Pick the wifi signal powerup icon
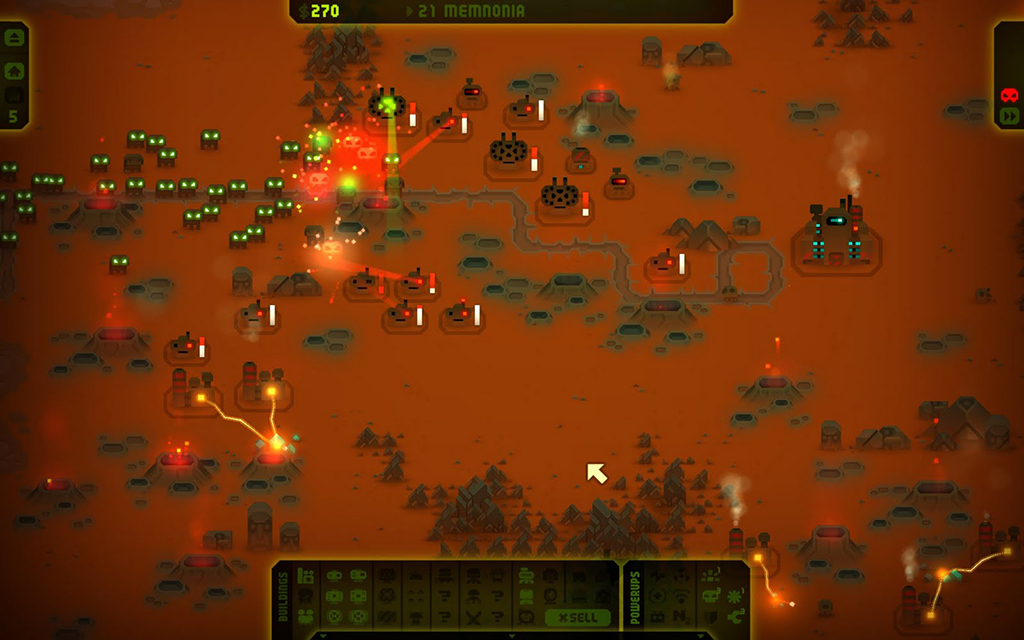The height and width of the screenshot is (640, 1024). (x=681, y=595)
